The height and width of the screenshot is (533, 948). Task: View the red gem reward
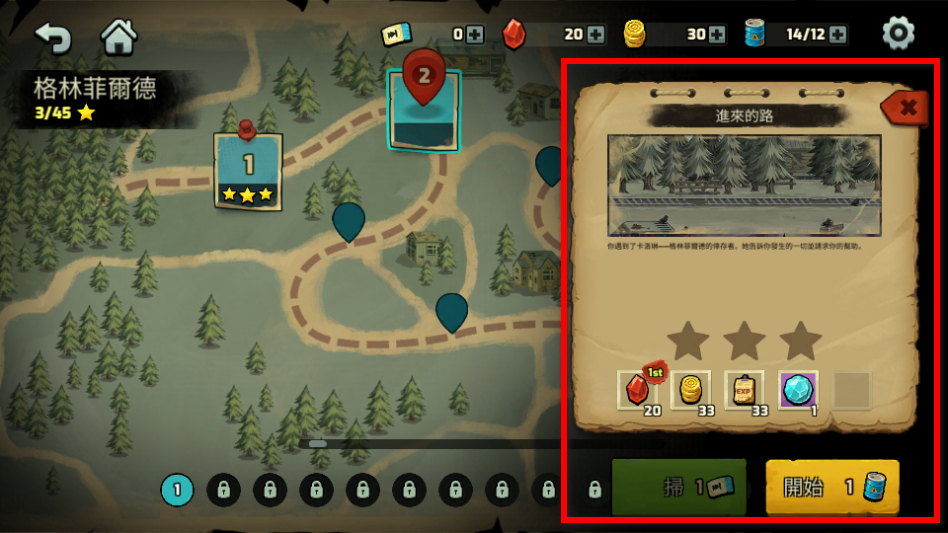pyautogui.click(x=637, y=390)
